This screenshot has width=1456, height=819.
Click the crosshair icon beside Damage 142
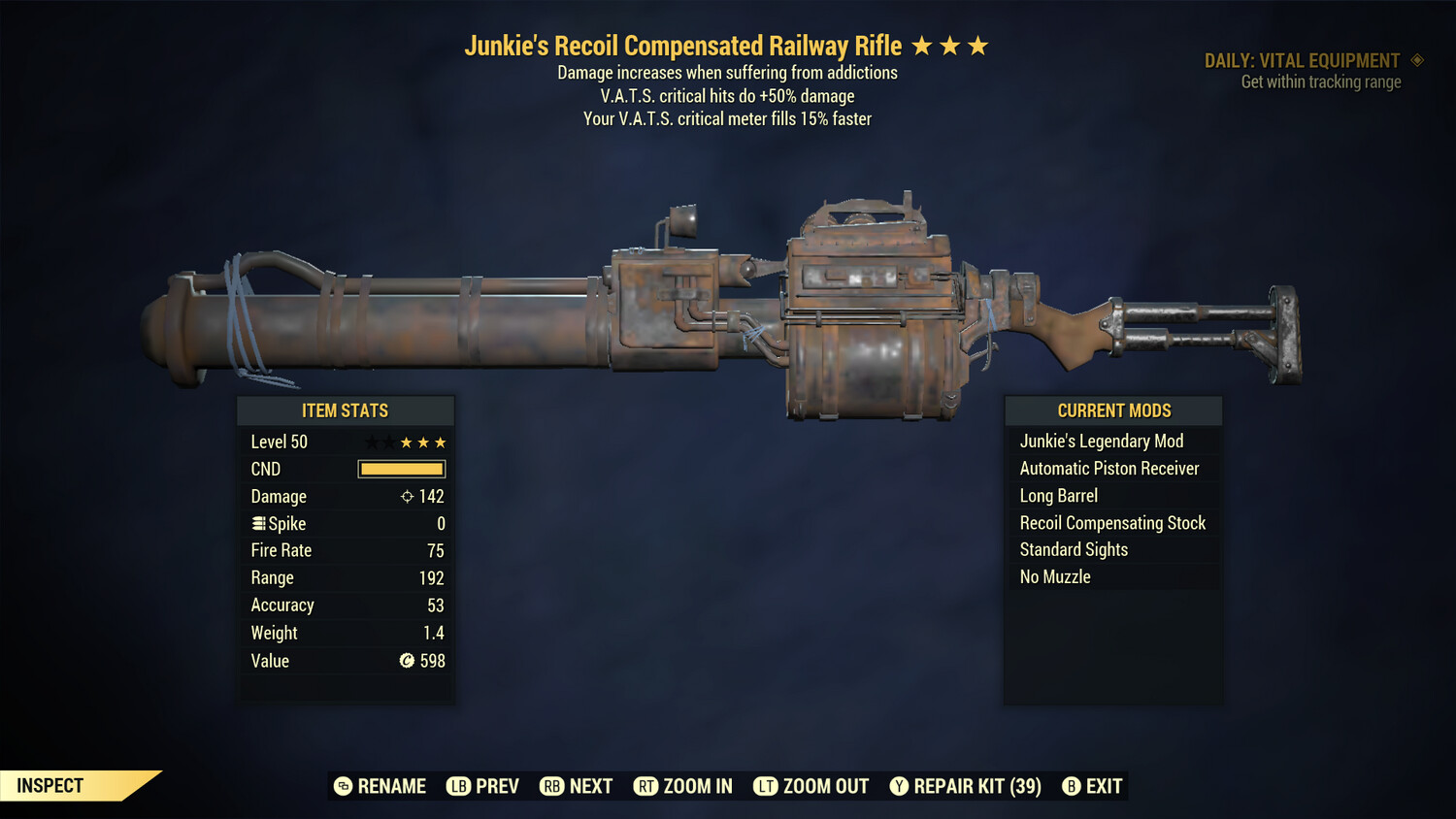pyautogui.click(x=405, y=496)
